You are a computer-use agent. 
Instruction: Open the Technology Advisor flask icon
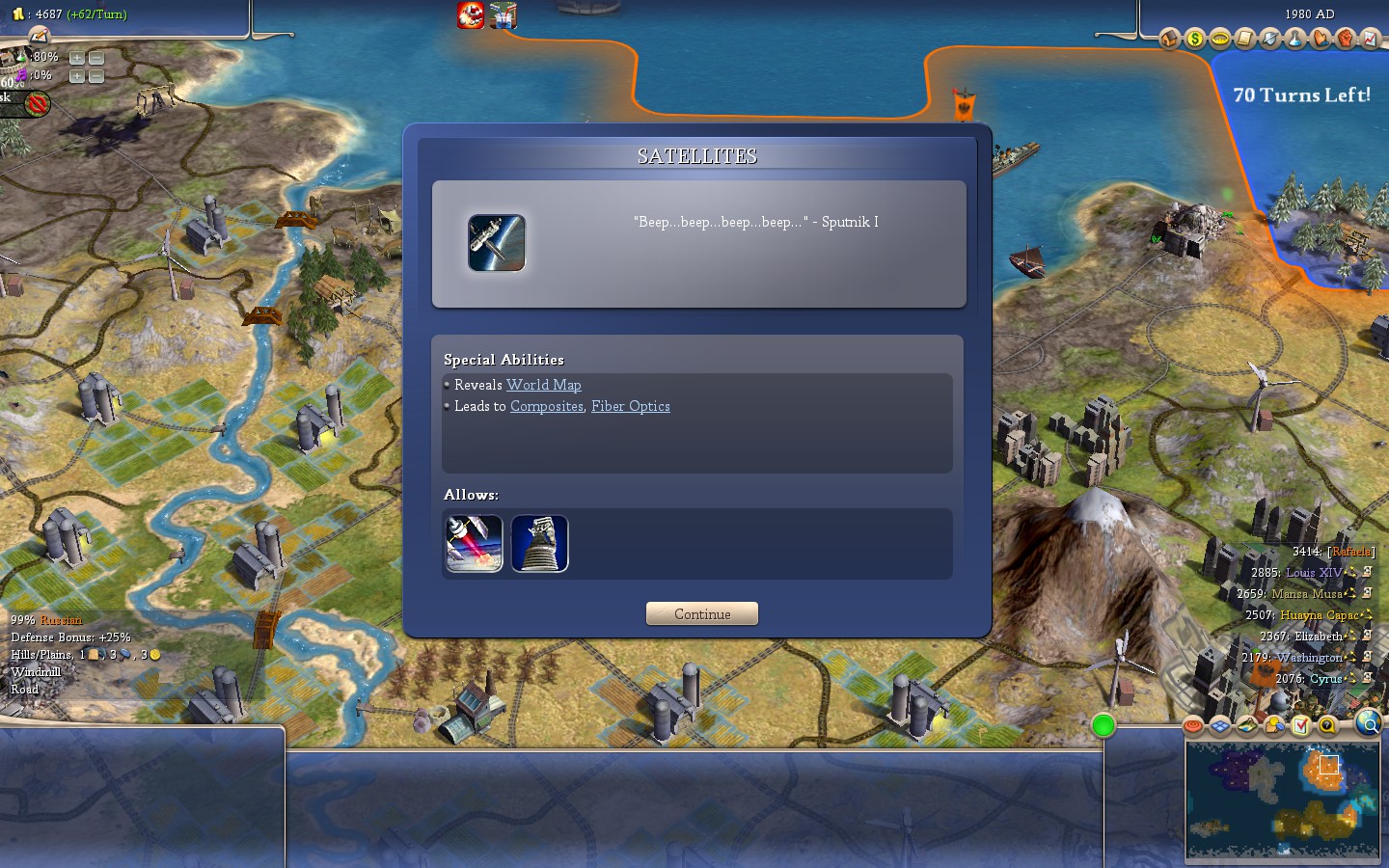click(x=1297, y=40)
